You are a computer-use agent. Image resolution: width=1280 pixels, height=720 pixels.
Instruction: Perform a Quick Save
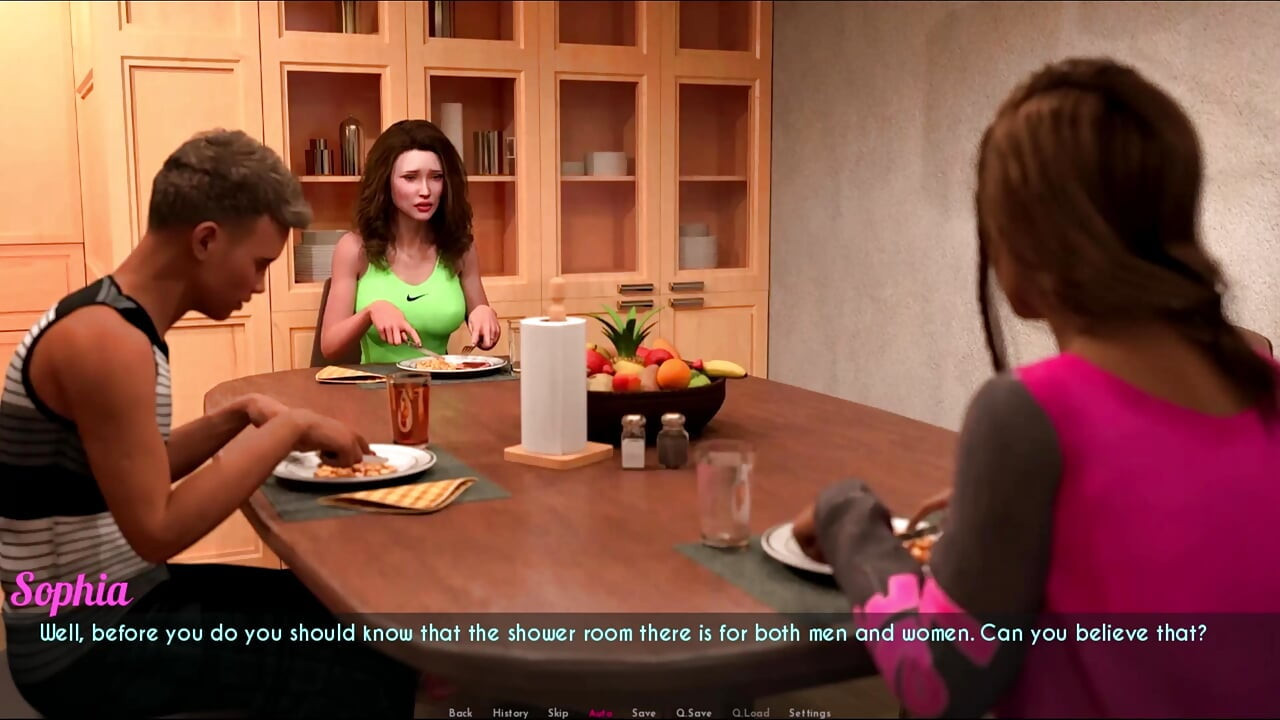coord(695,712)
